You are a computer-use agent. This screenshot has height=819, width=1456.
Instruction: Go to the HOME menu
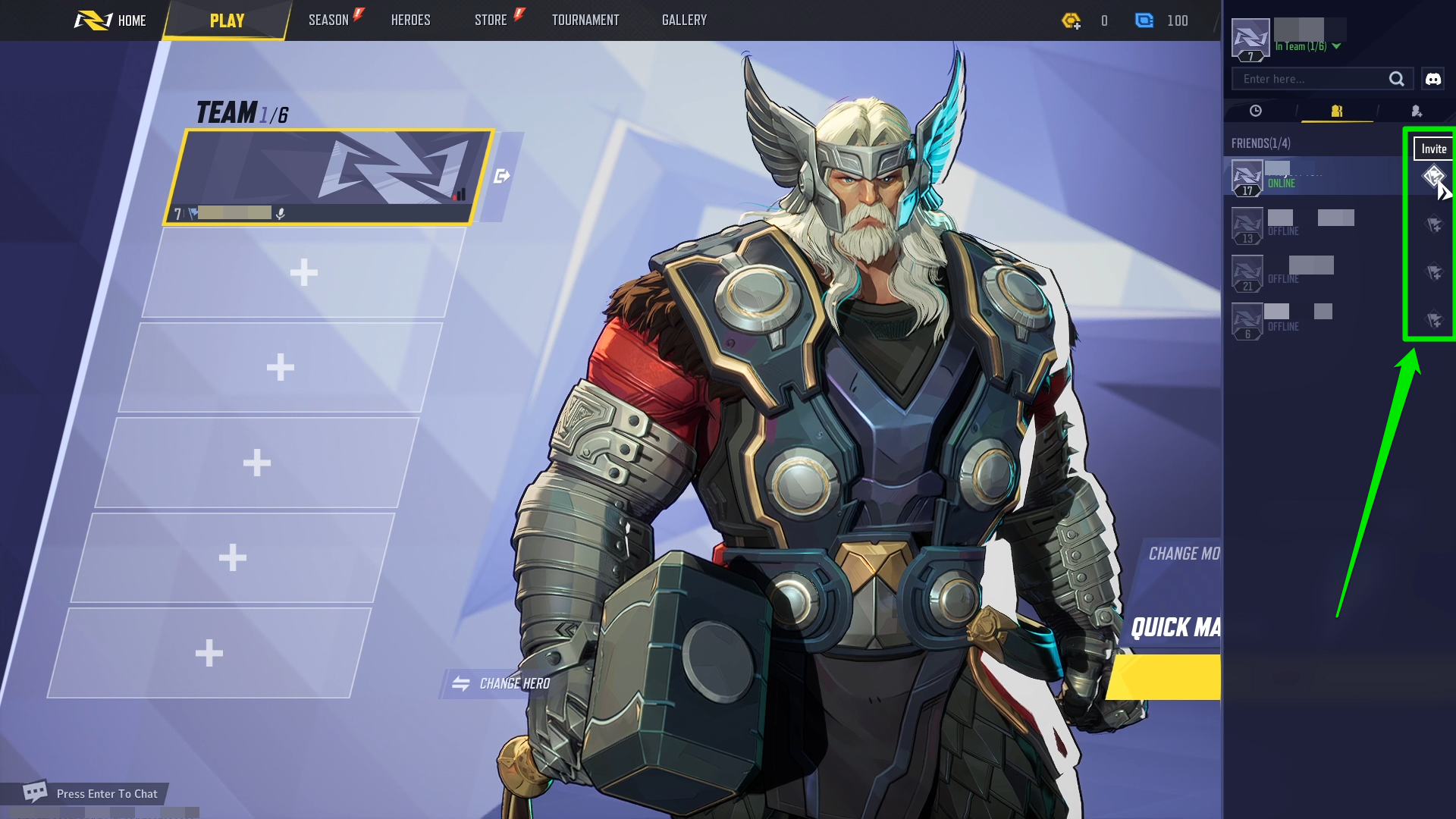pyautogui.click(x=111, y=20)
